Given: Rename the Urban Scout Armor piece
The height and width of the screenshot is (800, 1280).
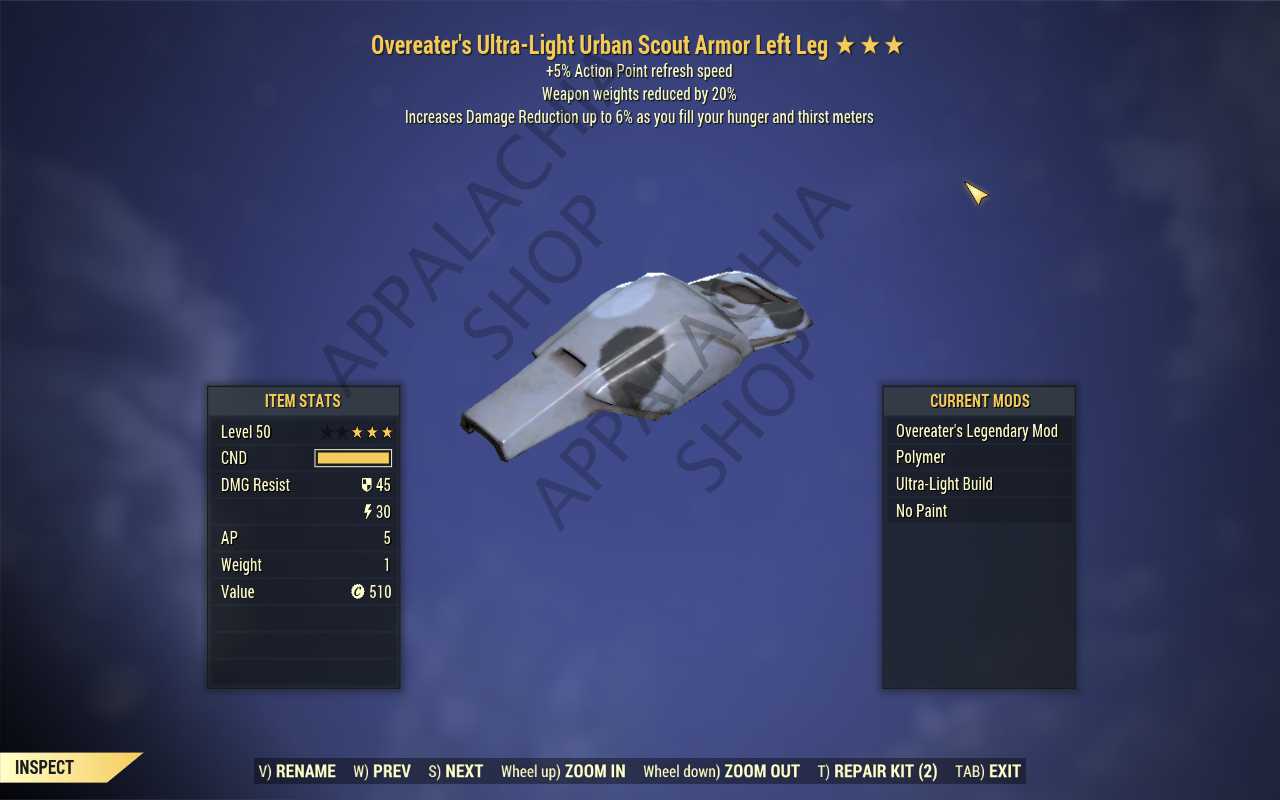Looking at the screenshot, I should tap(297, 771).
